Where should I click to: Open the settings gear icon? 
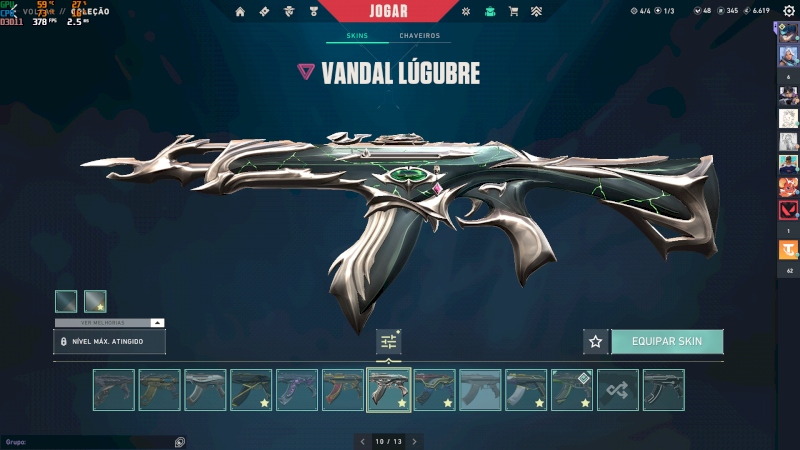click(788, 11)
